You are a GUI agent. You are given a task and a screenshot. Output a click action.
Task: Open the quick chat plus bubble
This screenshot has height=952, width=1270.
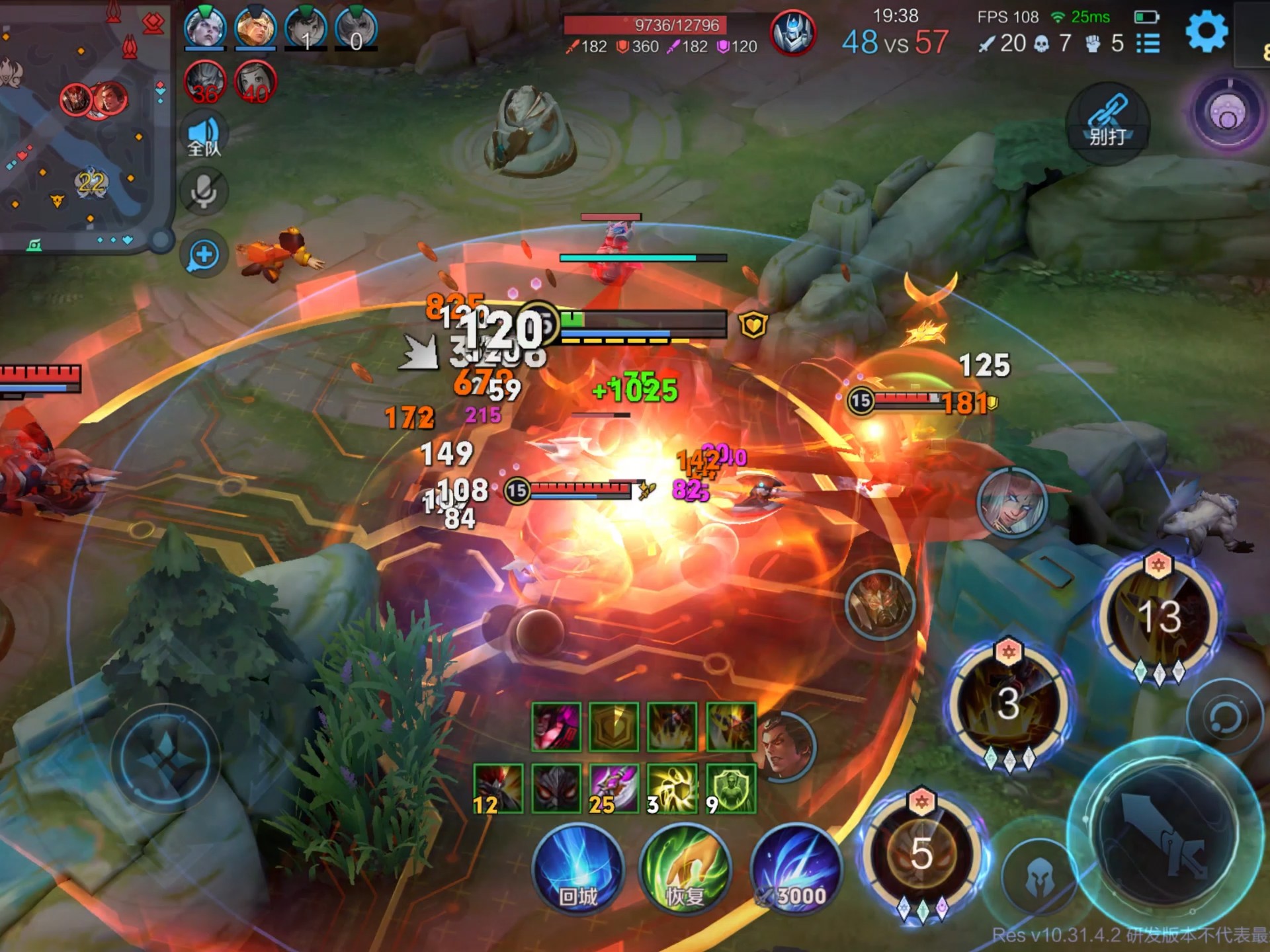pos(204,255)
